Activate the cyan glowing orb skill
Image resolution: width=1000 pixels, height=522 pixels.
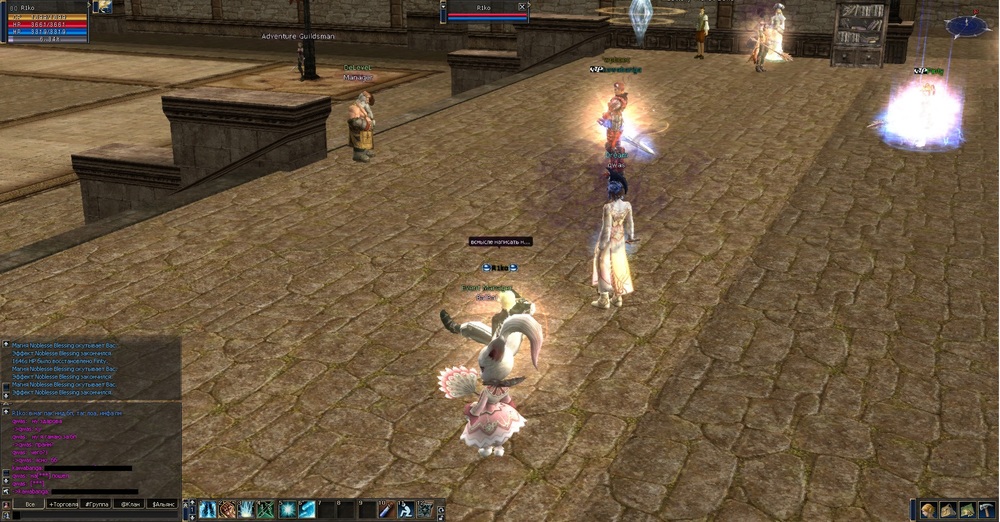point(288,510)
